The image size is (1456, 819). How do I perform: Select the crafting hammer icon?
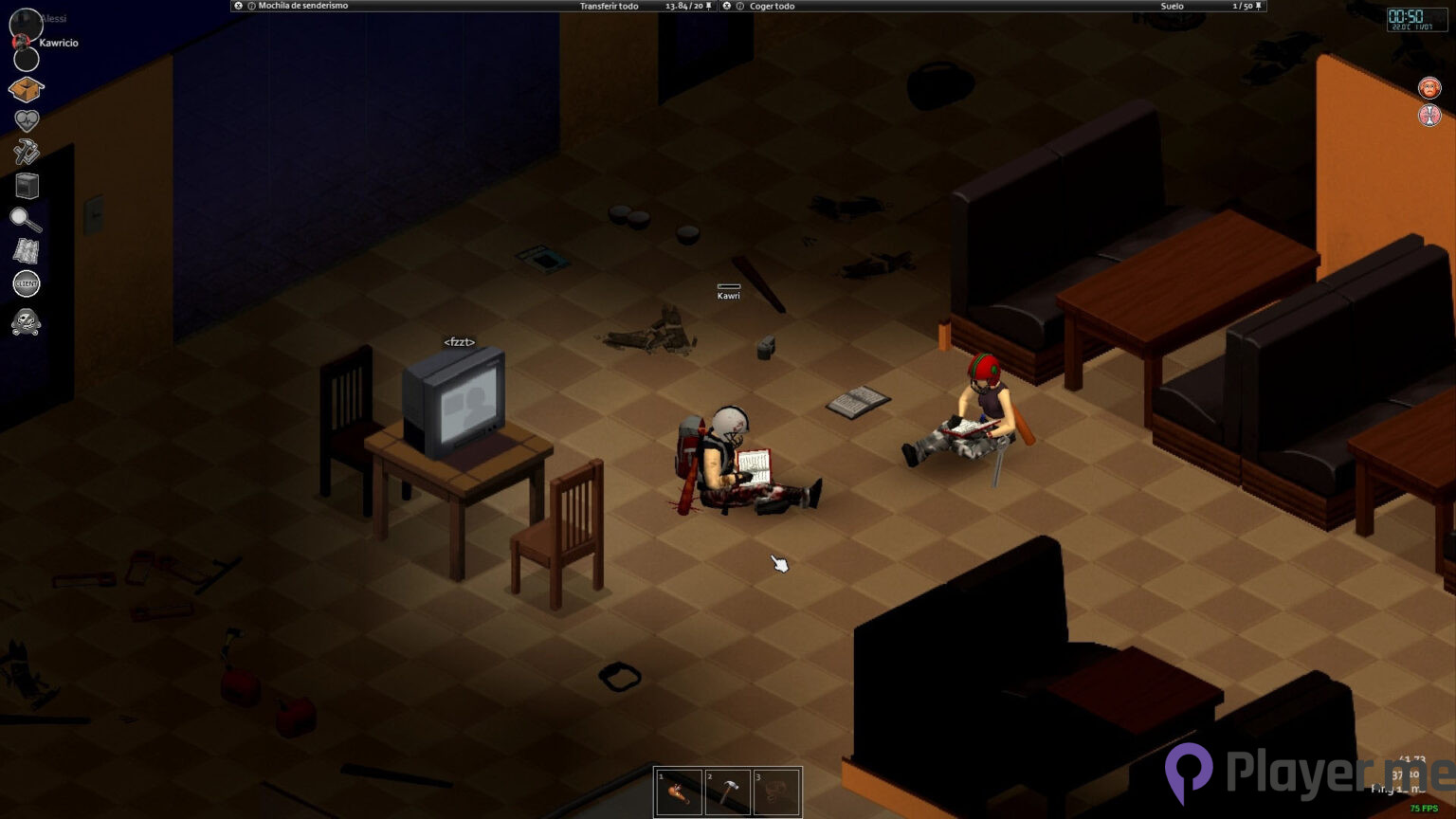click(x=27, y=153)
